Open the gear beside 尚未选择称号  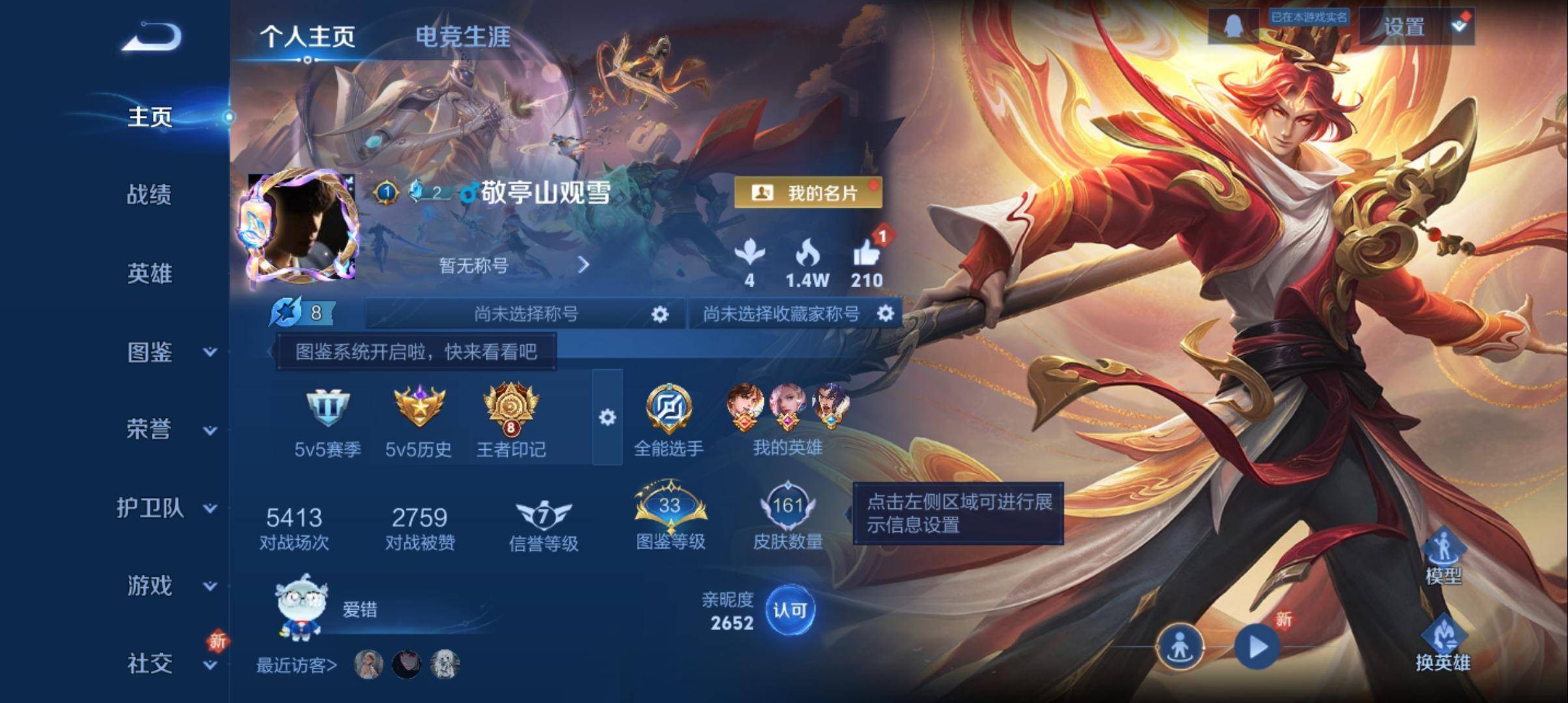click(x=660, y=314)
